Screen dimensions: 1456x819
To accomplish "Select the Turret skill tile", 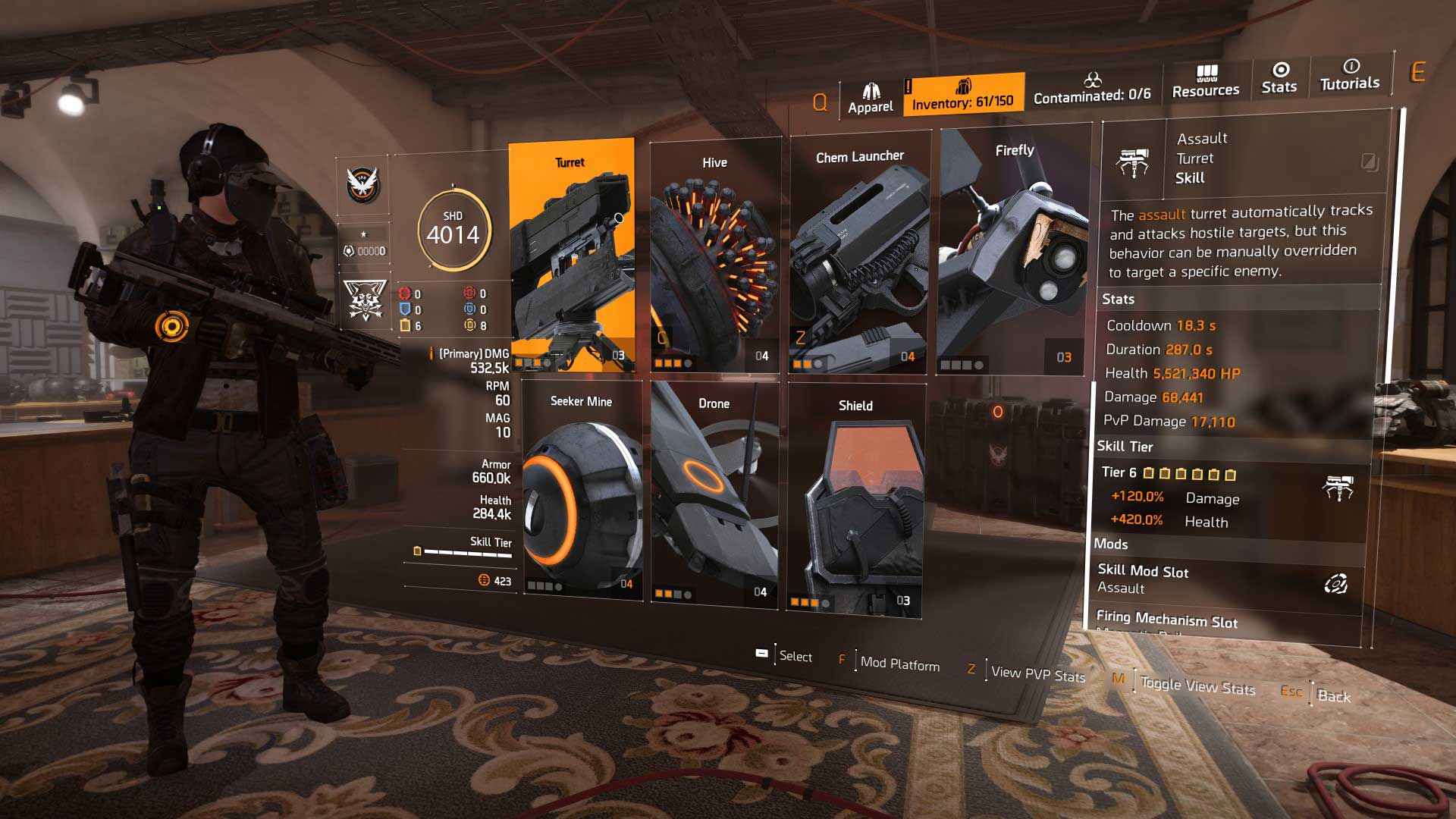I will coord(571,255).
